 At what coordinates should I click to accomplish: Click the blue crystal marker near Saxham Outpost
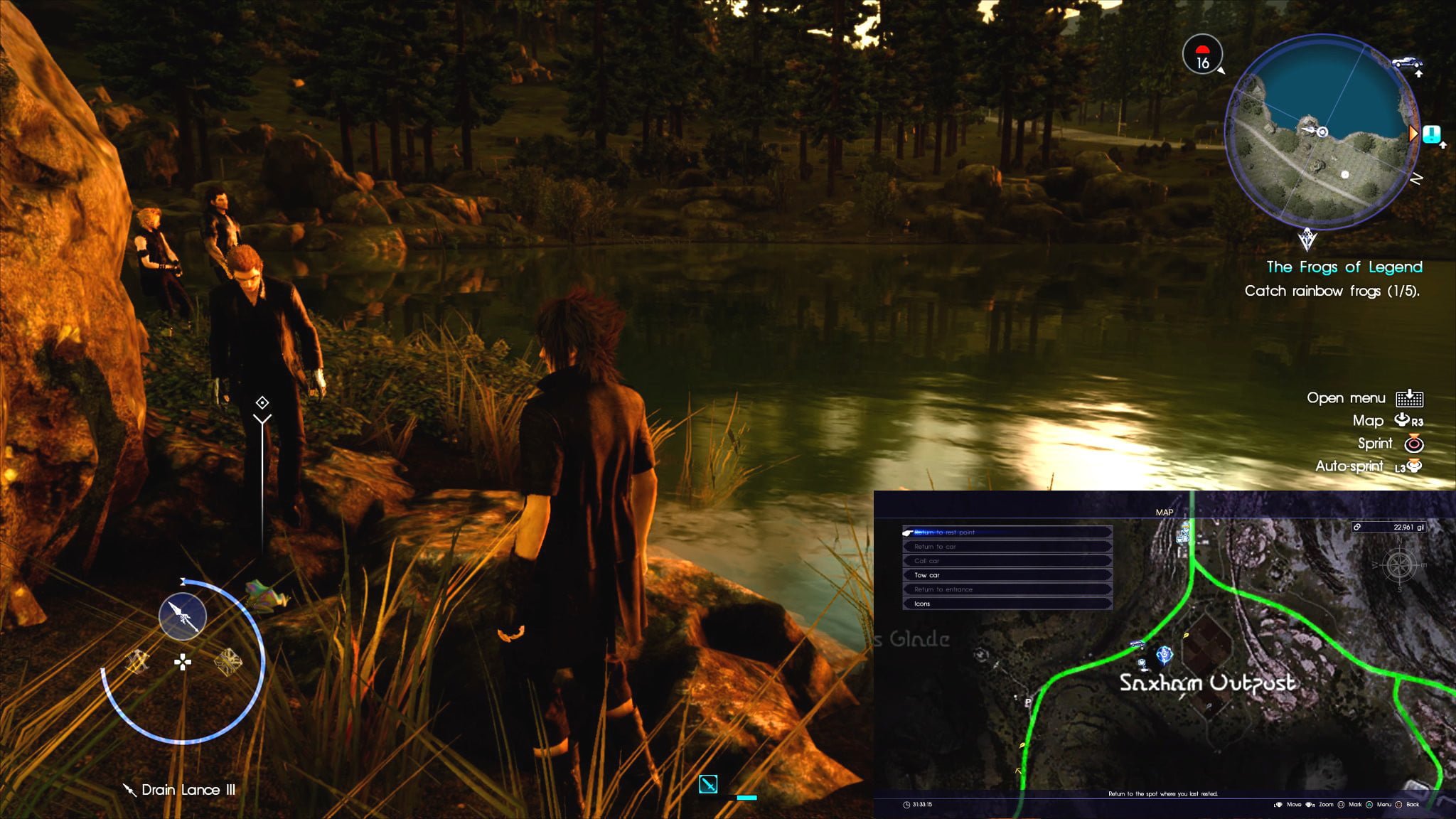coord(1164,654)
